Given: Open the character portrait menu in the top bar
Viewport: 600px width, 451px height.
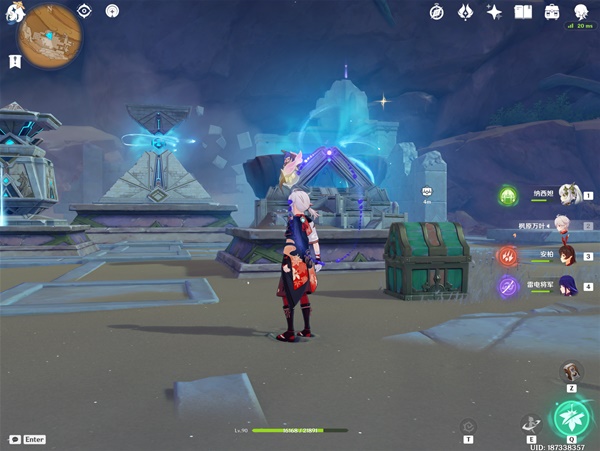Looking at the screenshot, I should tap(580, 12).
